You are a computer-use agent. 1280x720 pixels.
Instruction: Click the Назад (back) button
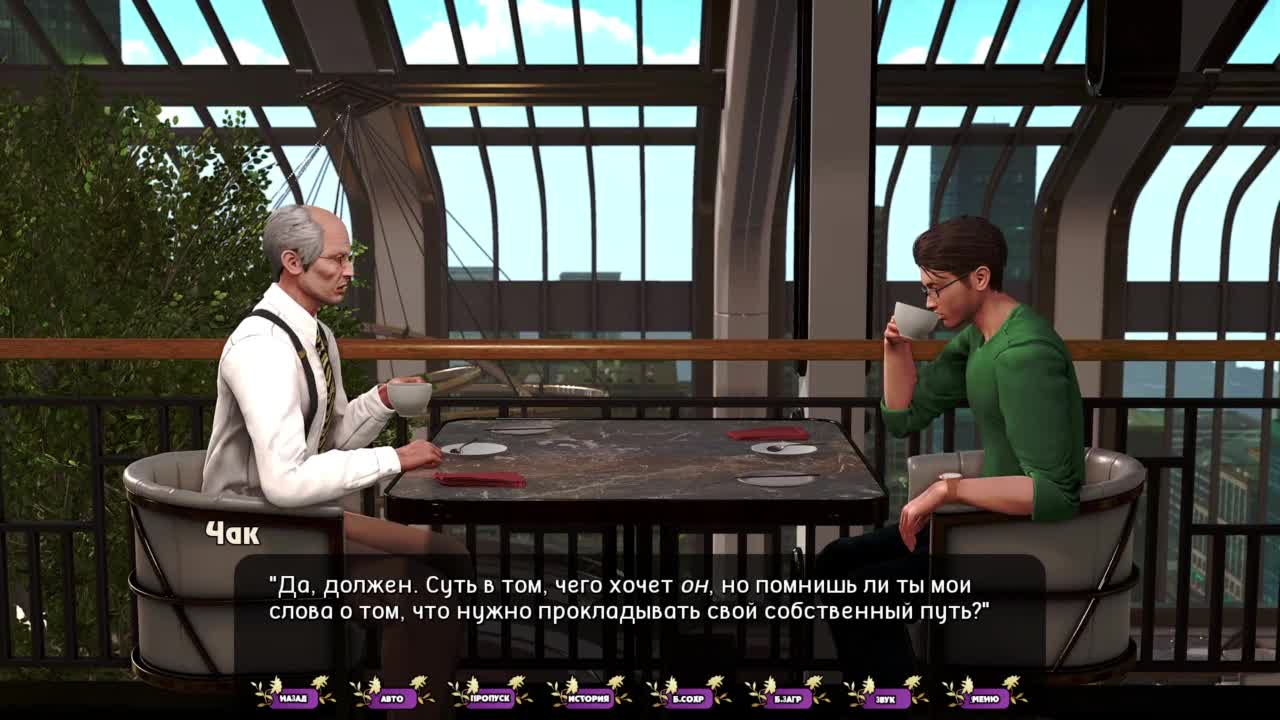tap(293, 698)
